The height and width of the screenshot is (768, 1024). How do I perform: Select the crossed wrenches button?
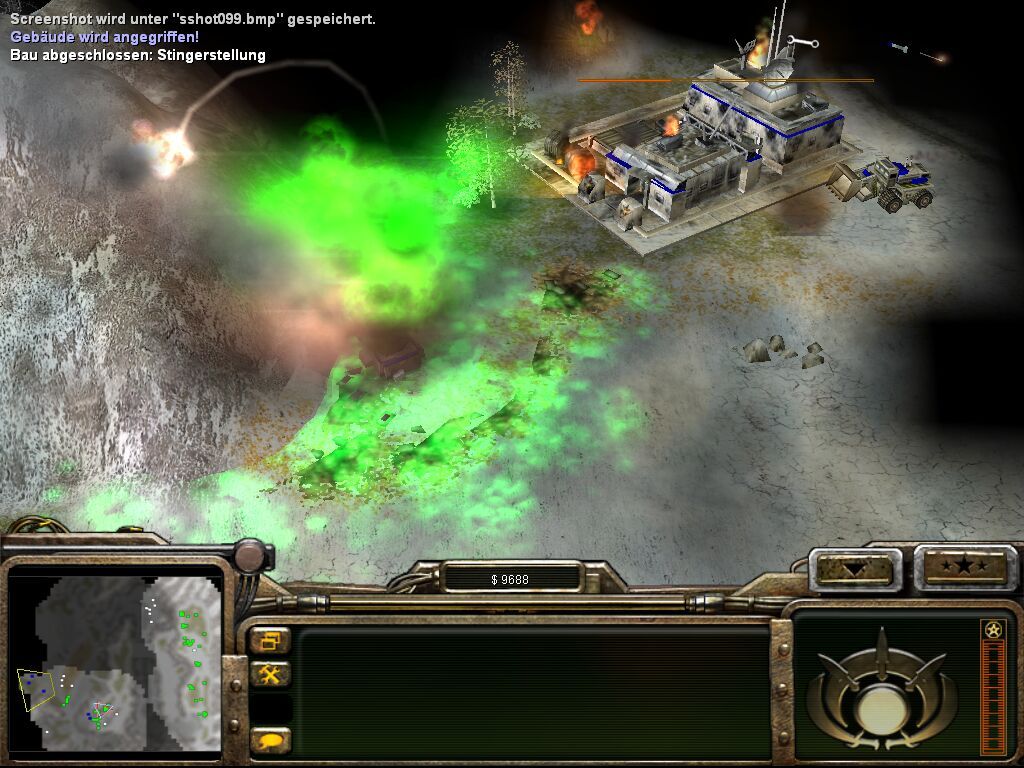270,674
